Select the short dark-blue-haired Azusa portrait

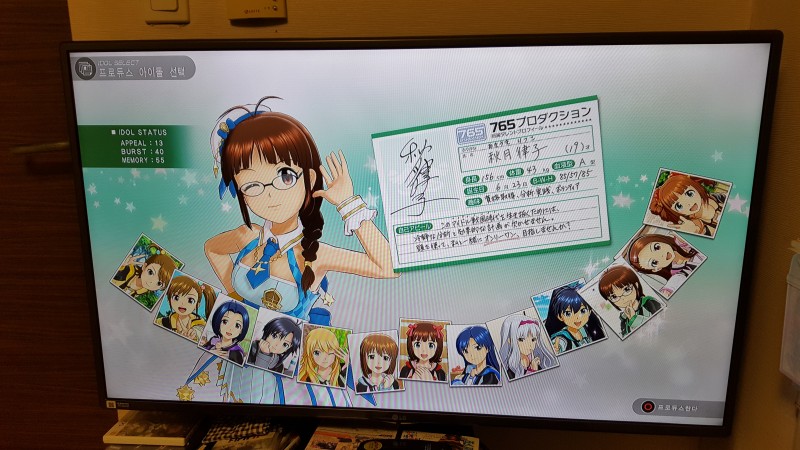[x=229, y=328]
